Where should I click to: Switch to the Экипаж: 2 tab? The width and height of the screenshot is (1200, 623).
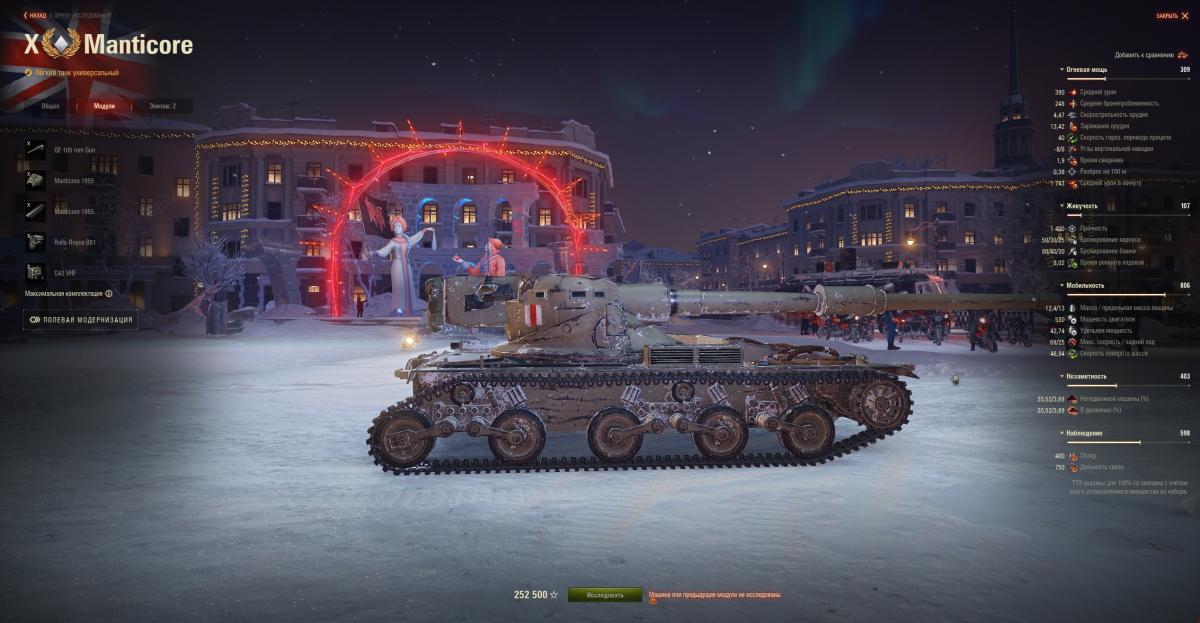tap(162, 105)
